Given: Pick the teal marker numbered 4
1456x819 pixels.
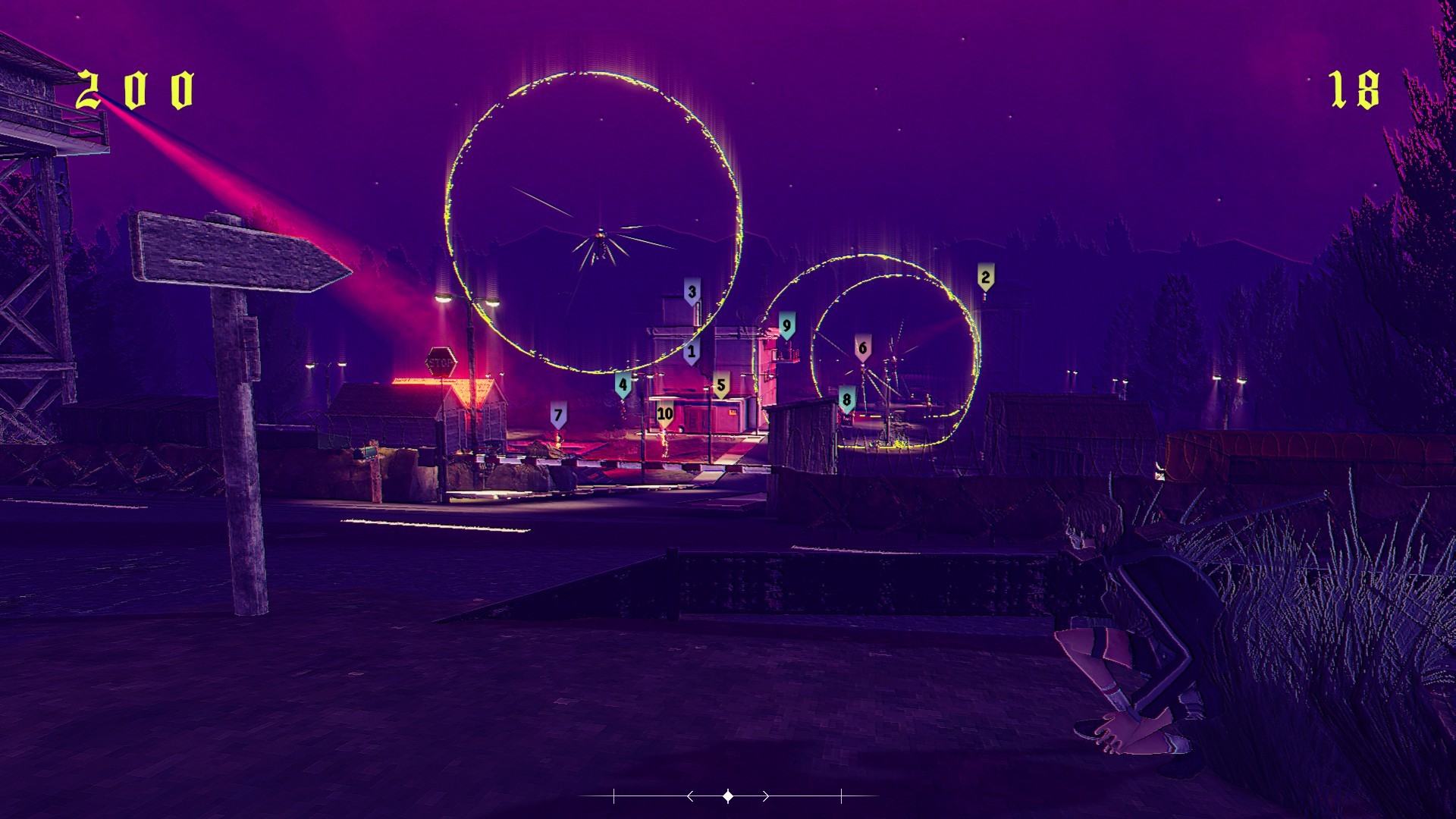Looking at the screenshot, I should 623,384.
